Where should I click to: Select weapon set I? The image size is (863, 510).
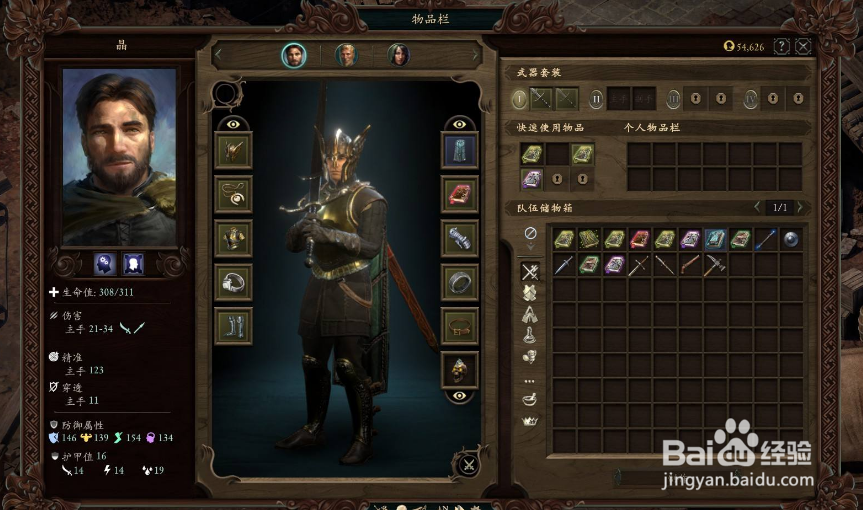click(519, 98)
